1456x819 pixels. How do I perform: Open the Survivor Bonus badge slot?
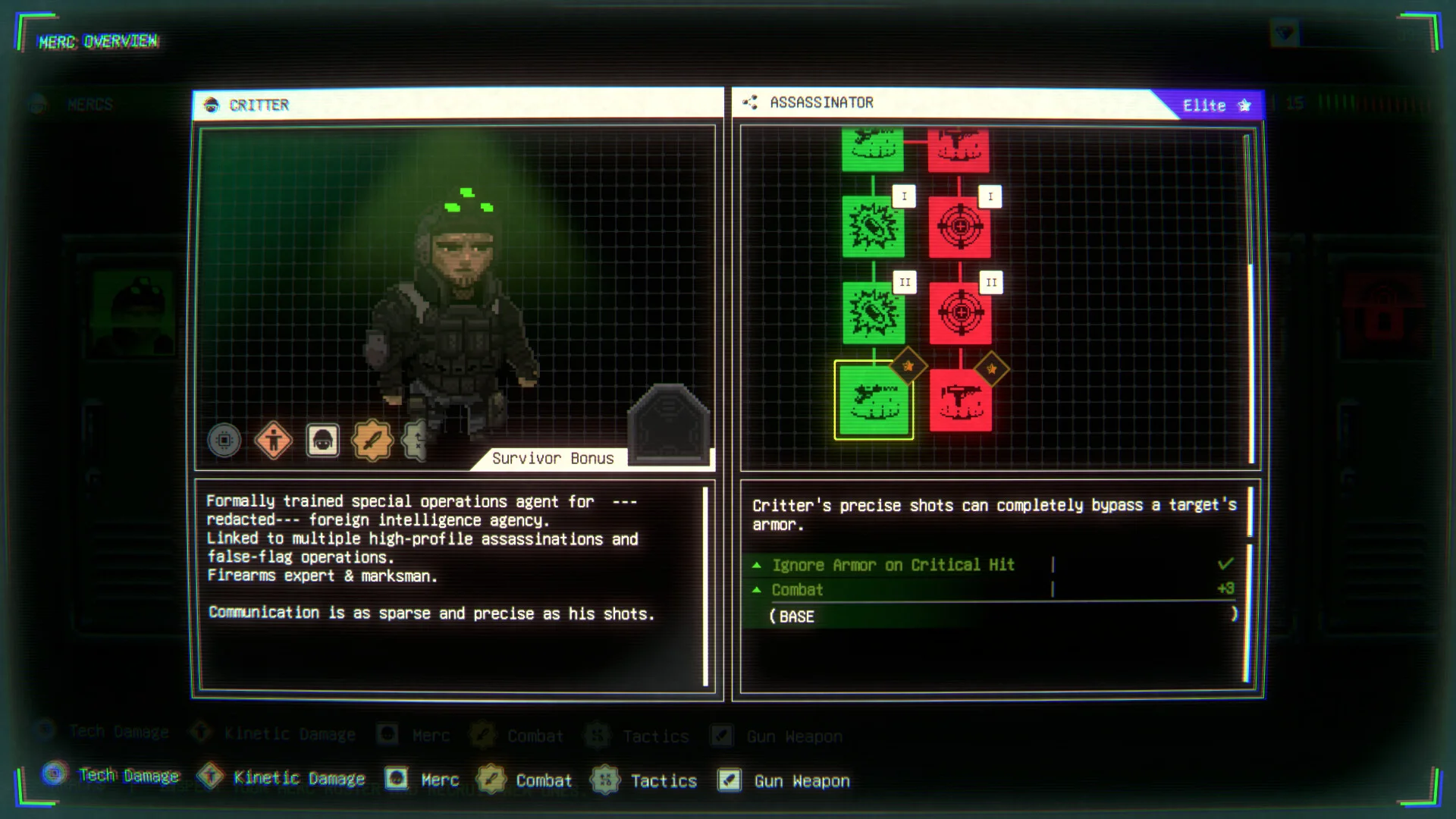pyautogui.click(x=667, y=423)
